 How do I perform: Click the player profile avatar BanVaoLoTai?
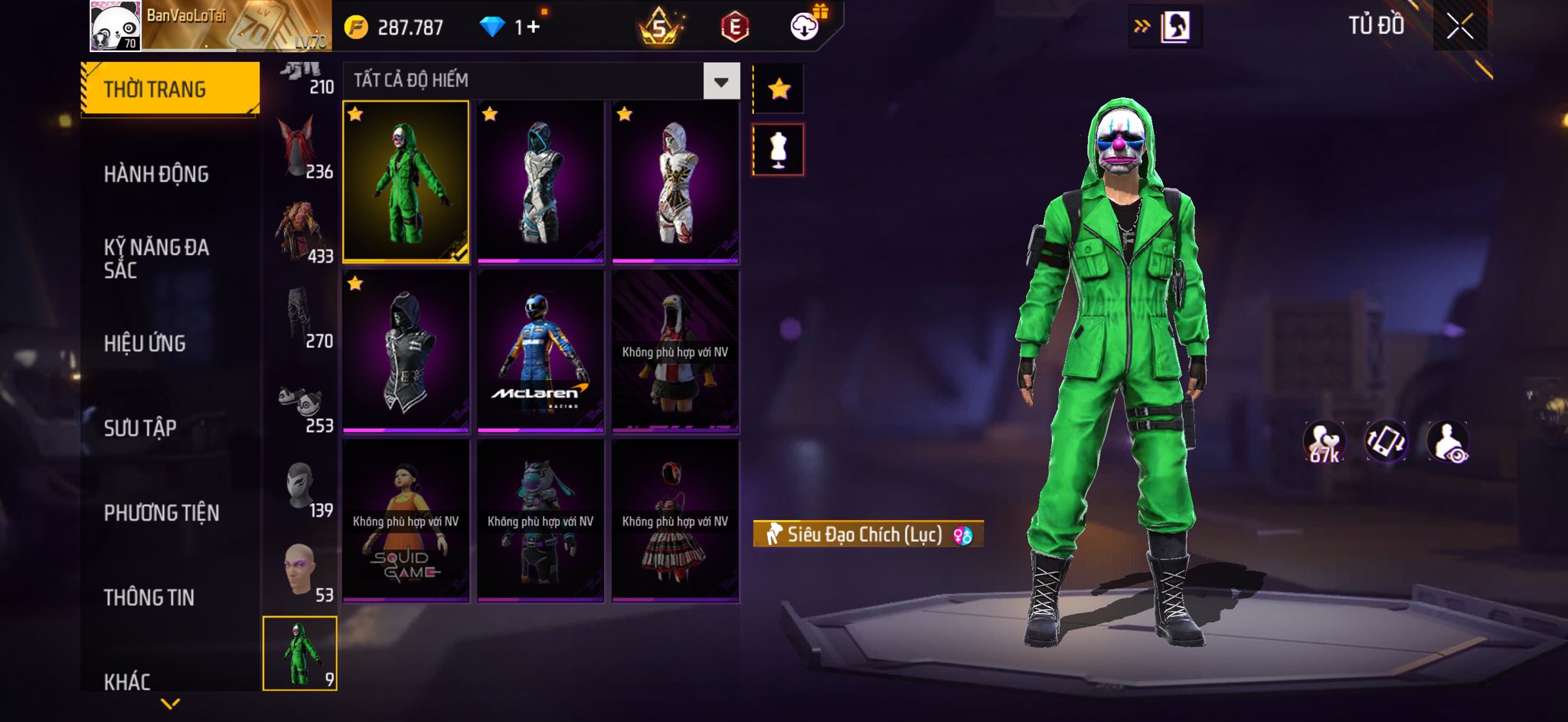116,27
